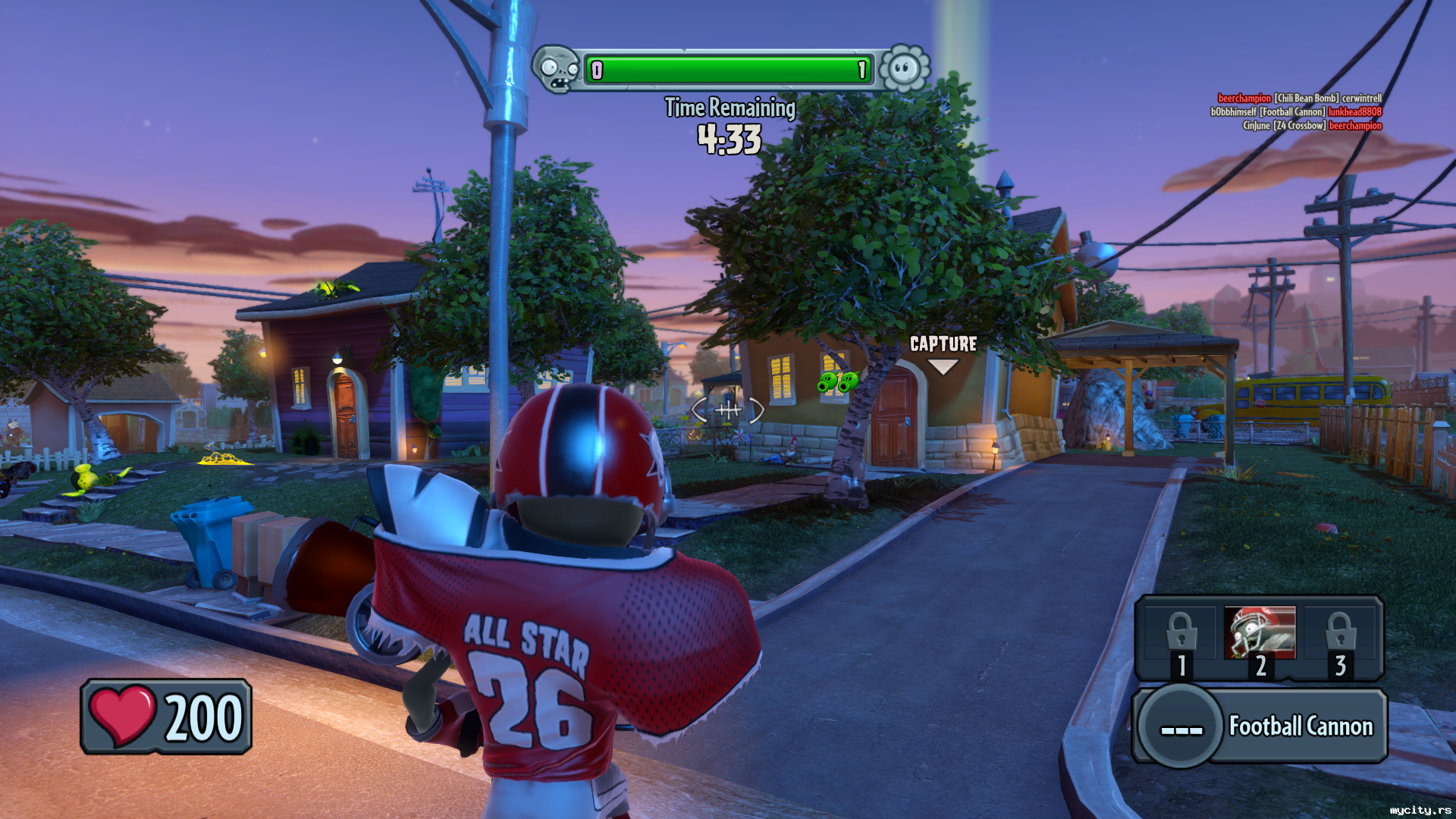Select the Z4 Crossbow kill feed entry

click(x=1312, y=126)
